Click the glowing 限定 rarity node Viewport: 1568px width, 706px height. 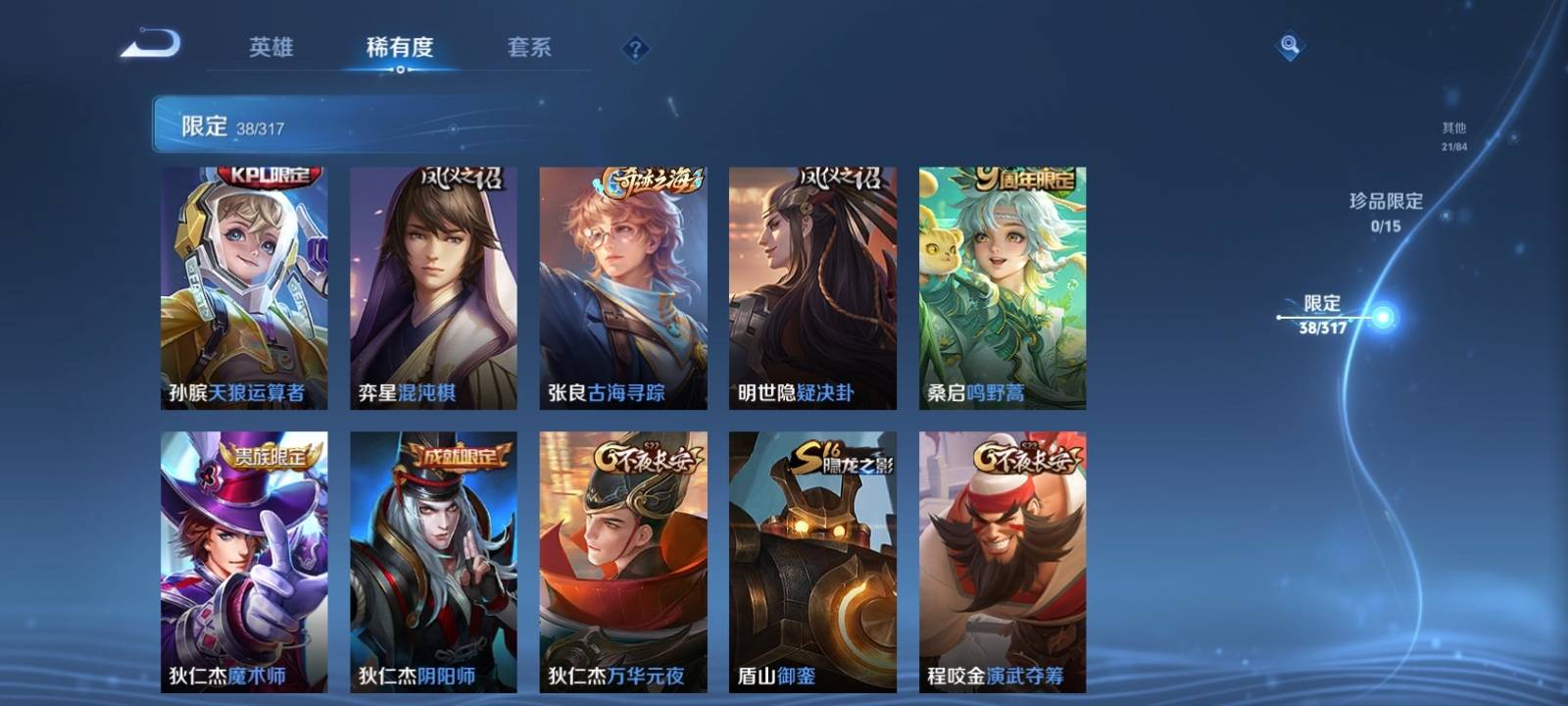click(x=1383, y=318)
